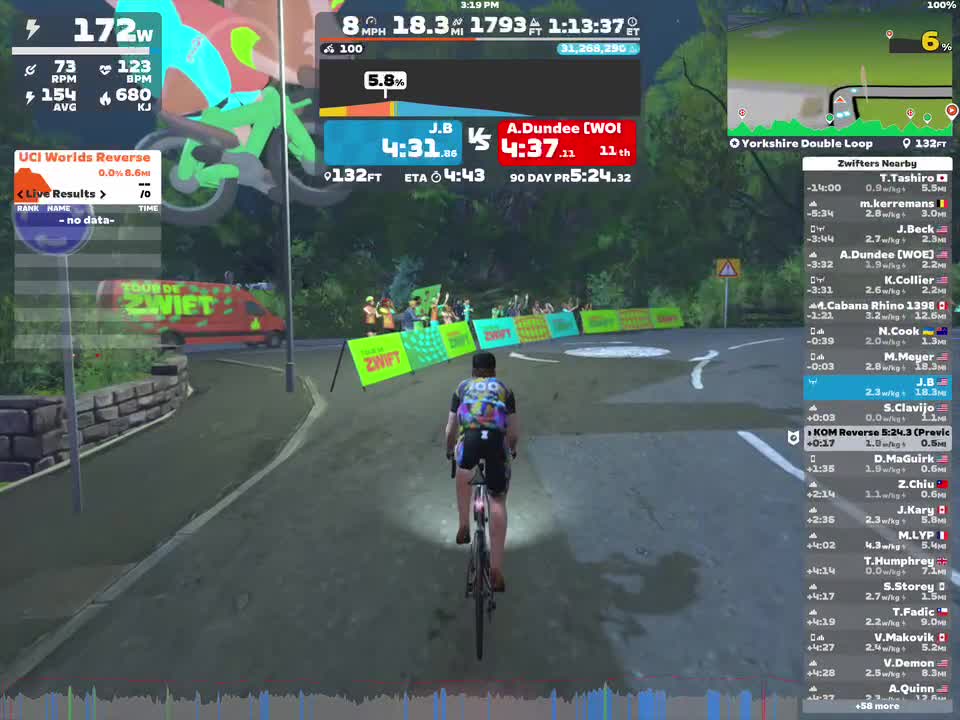Select the highlighted J.B rider row

click(x=877, y=387)
